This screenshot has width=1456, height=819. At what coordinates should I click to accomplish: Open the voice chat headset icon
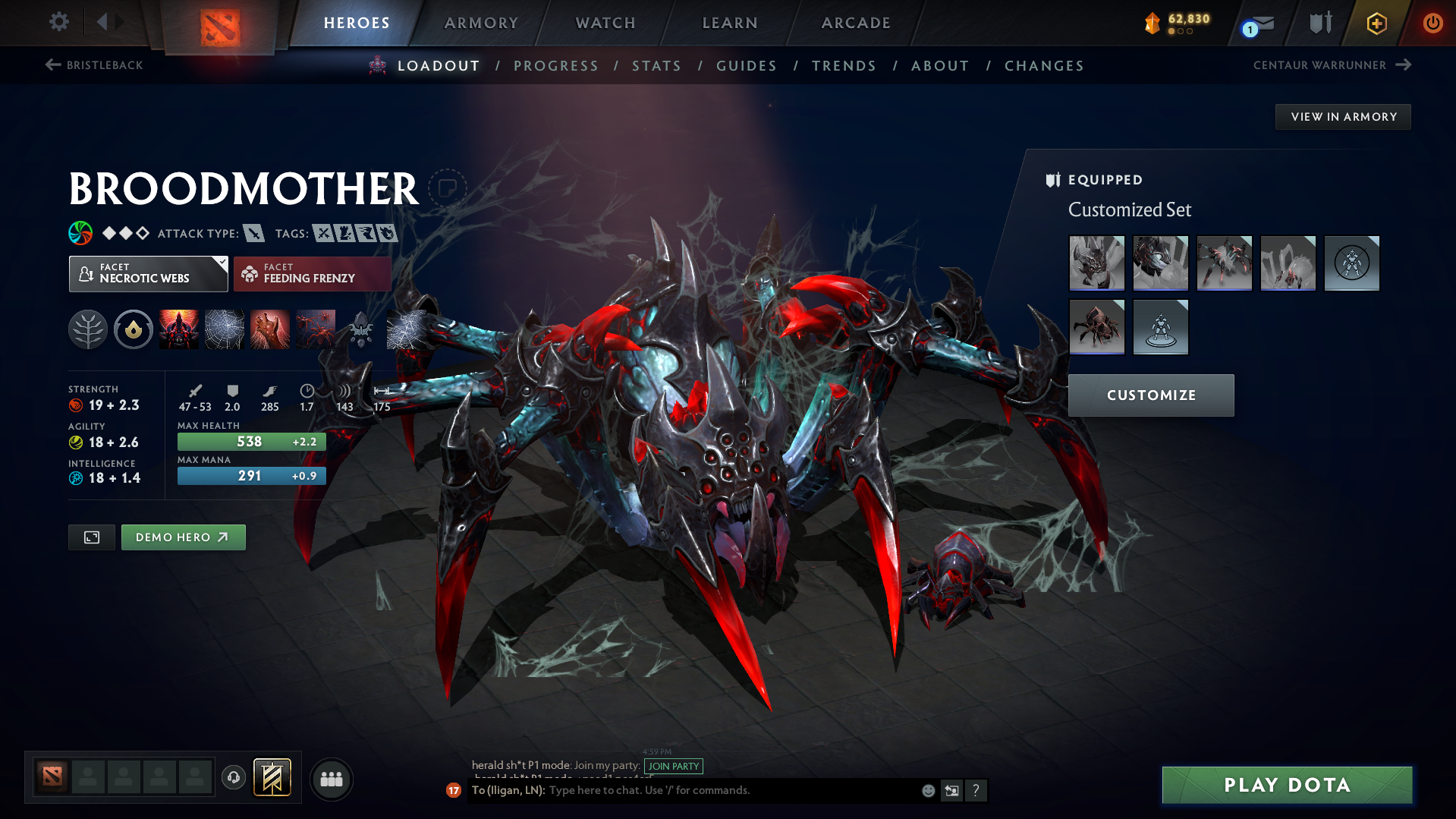click(x=233, y=778)
